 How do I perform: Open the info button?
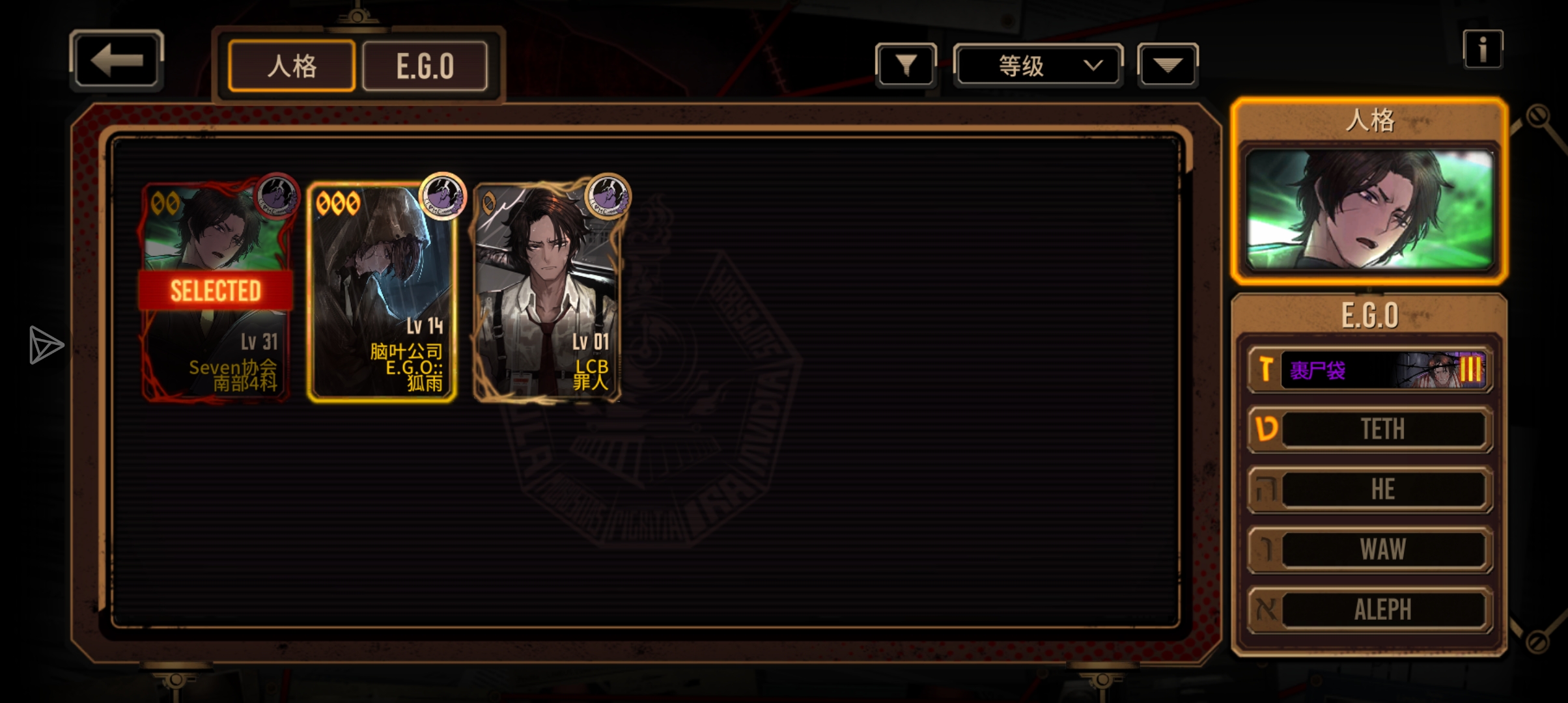pyautogui.click(x=1483, y=49)
